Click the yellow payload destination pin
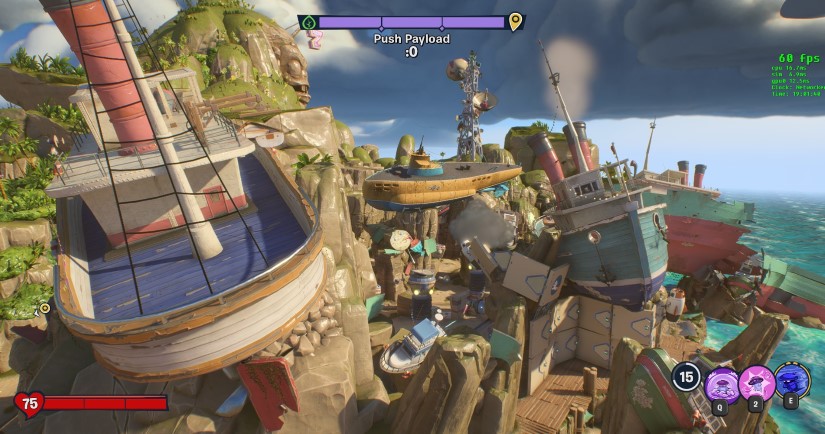Image resolution: width=825 pixels, height=434 pixels. coord(515,21)
